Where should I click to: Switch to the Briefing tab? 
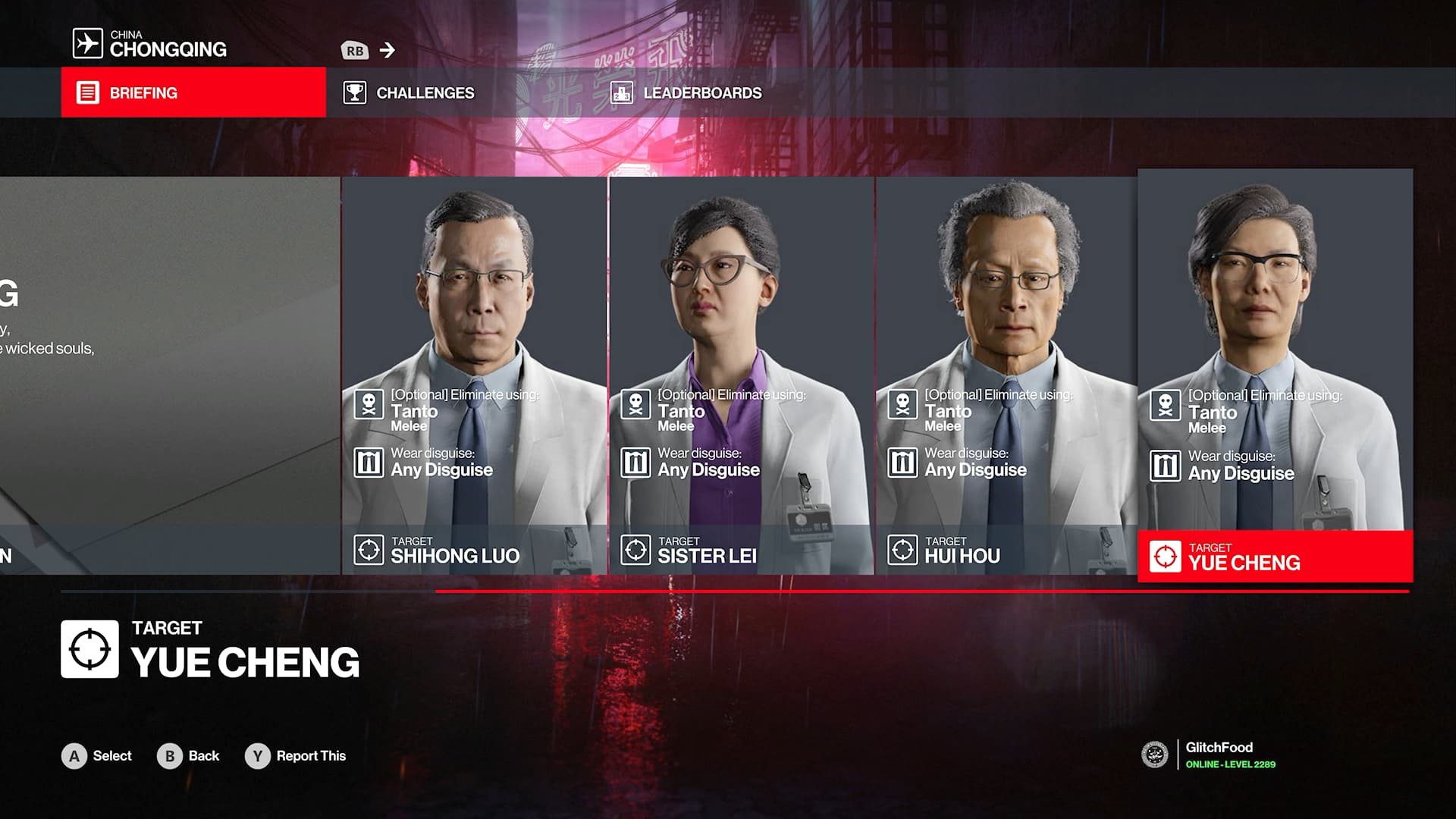coord(193,93)
